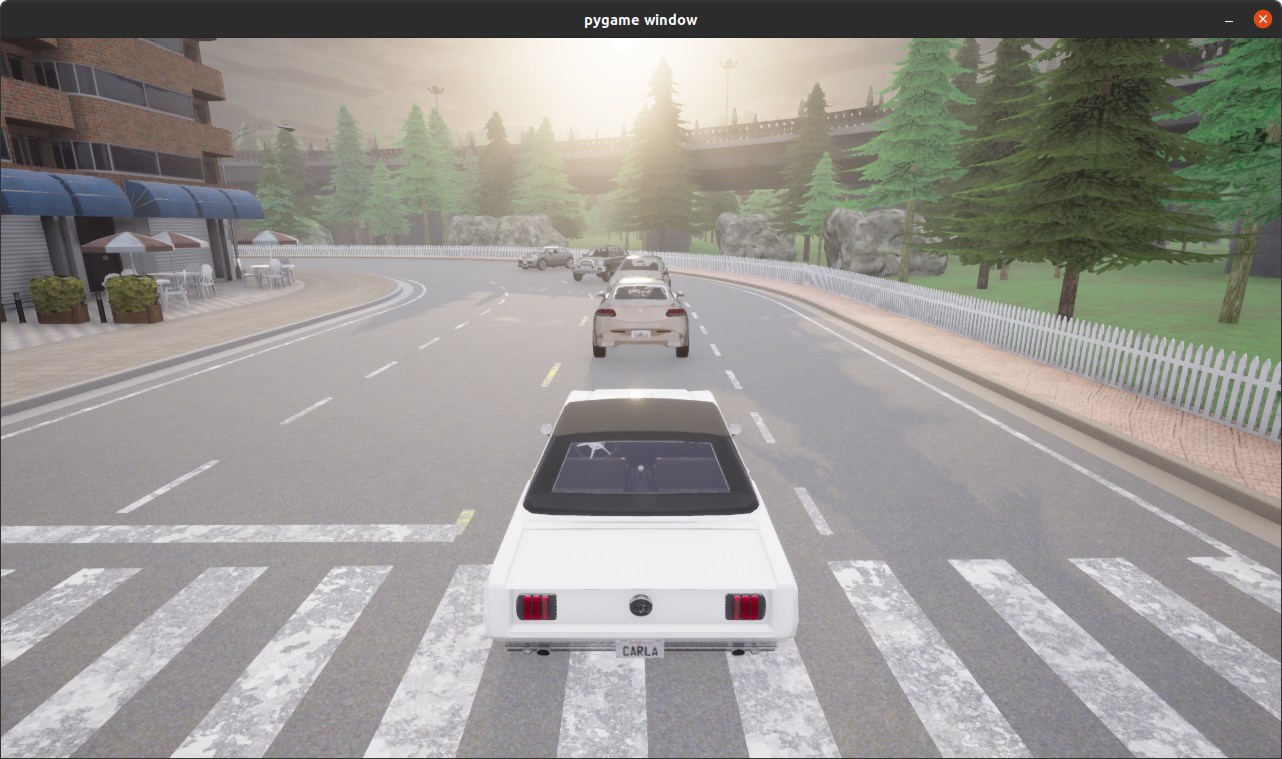
Task: Minimize the pygame window
Action: click(1228, 19)
